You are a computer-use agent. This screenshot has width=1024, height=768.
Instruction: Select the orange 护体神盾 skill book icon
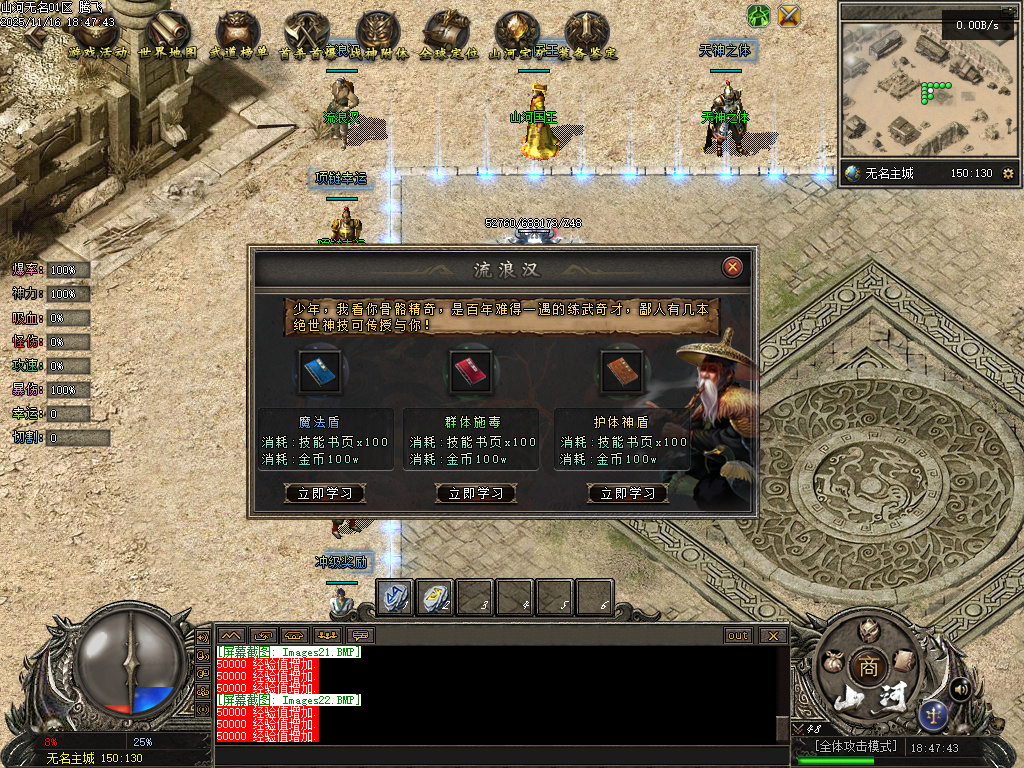coord(621,367)
